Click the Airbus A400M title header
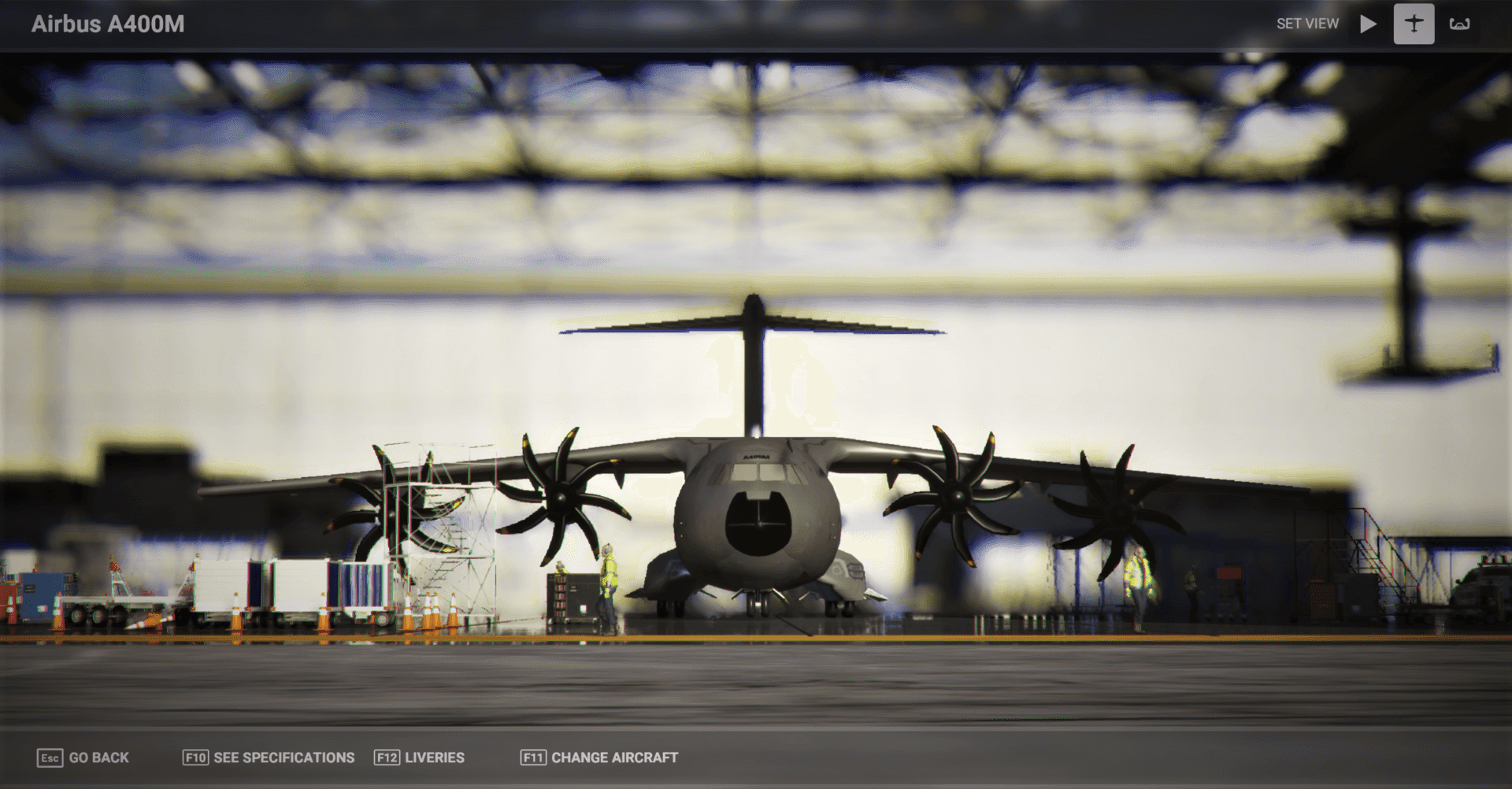This screenshot has height=789, width=1512. (108, 24)
